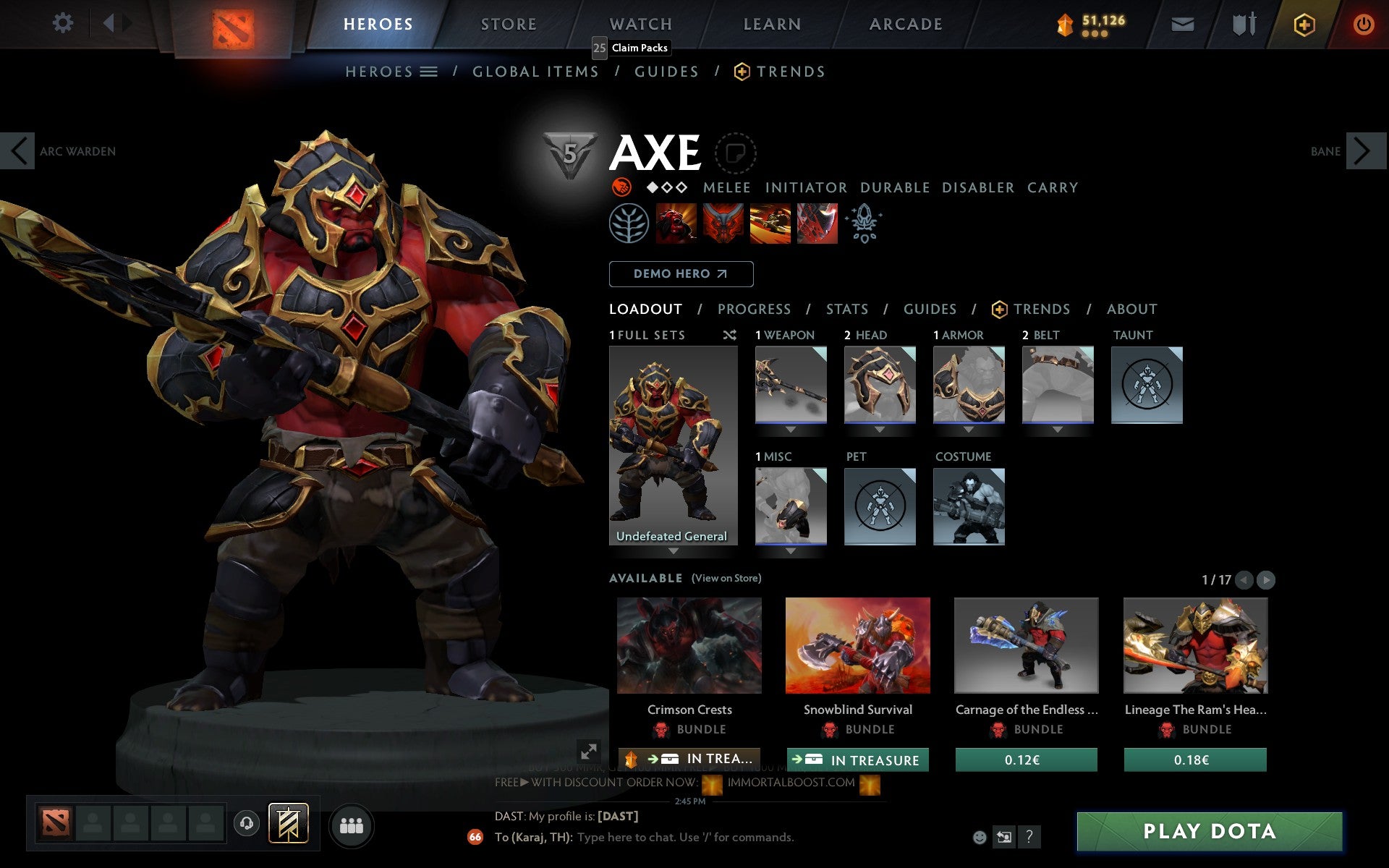Open the settings gear icon
Screen dimensions: 1389x868
point(64,23)
